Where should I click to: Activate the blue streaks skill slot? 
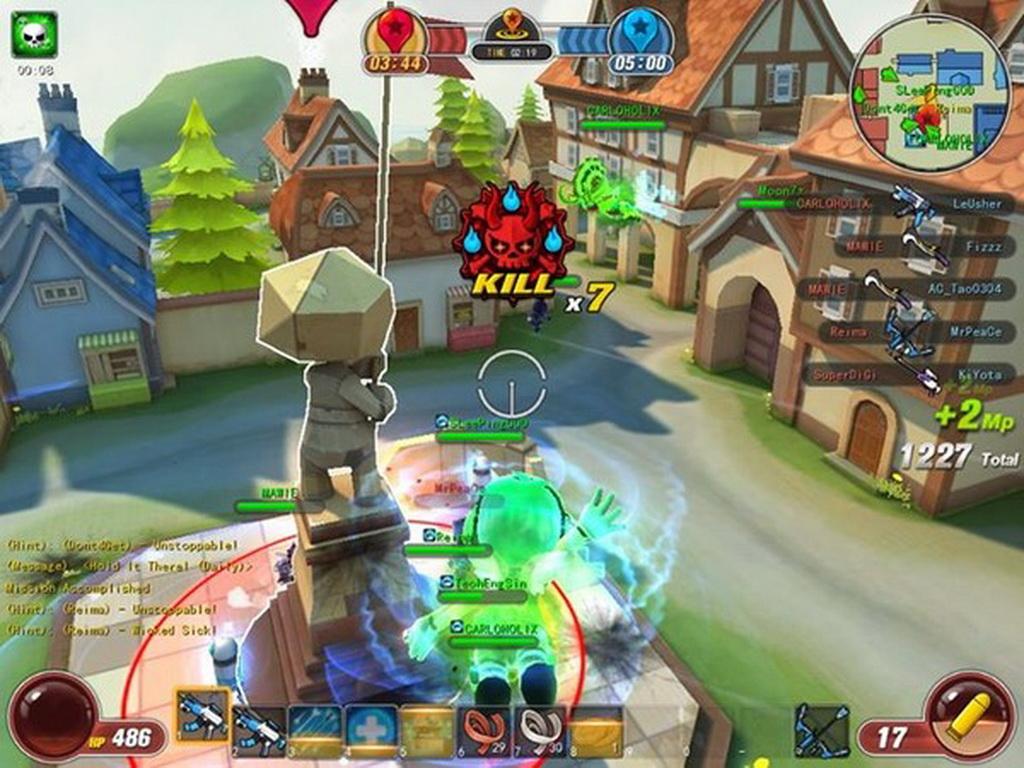[315, 730]
